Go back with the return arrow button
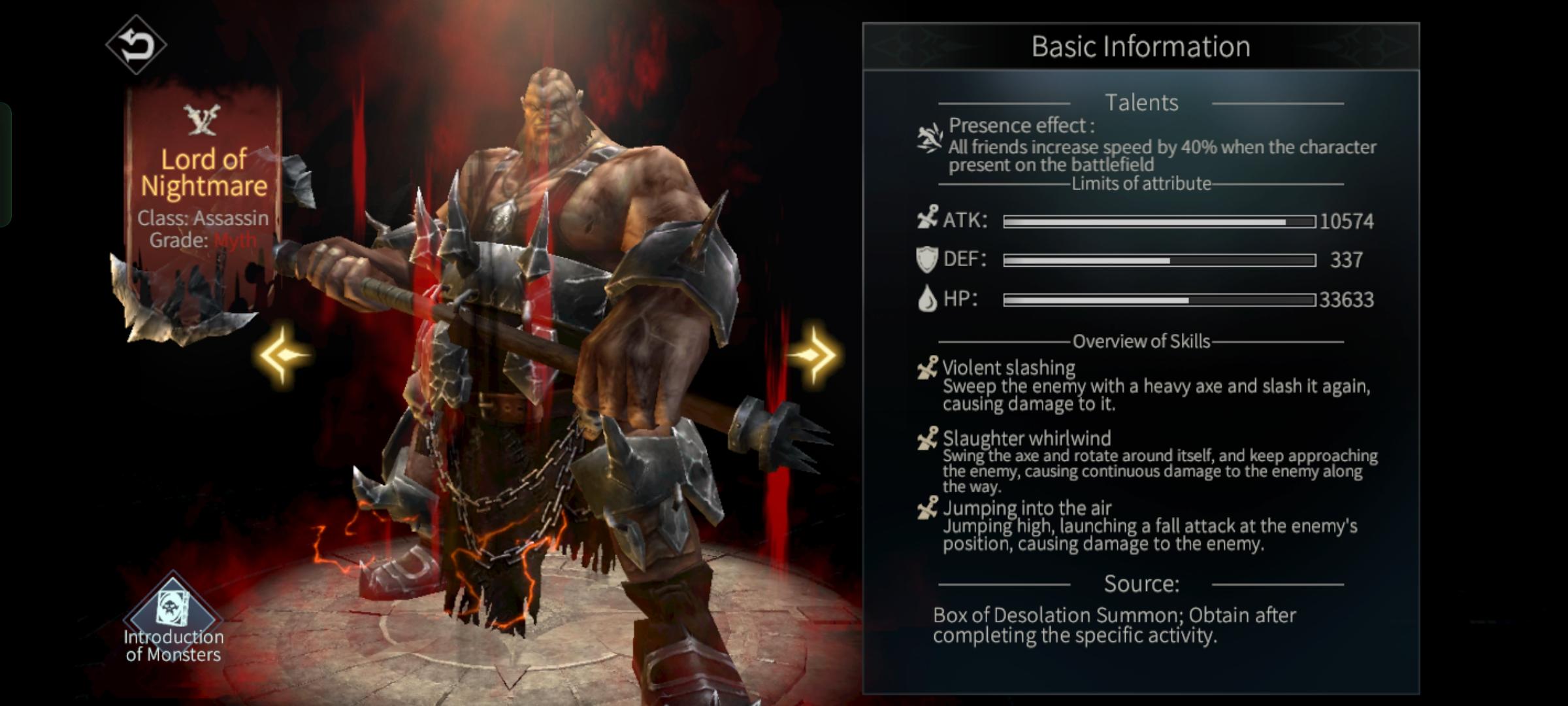 point(136,45)
